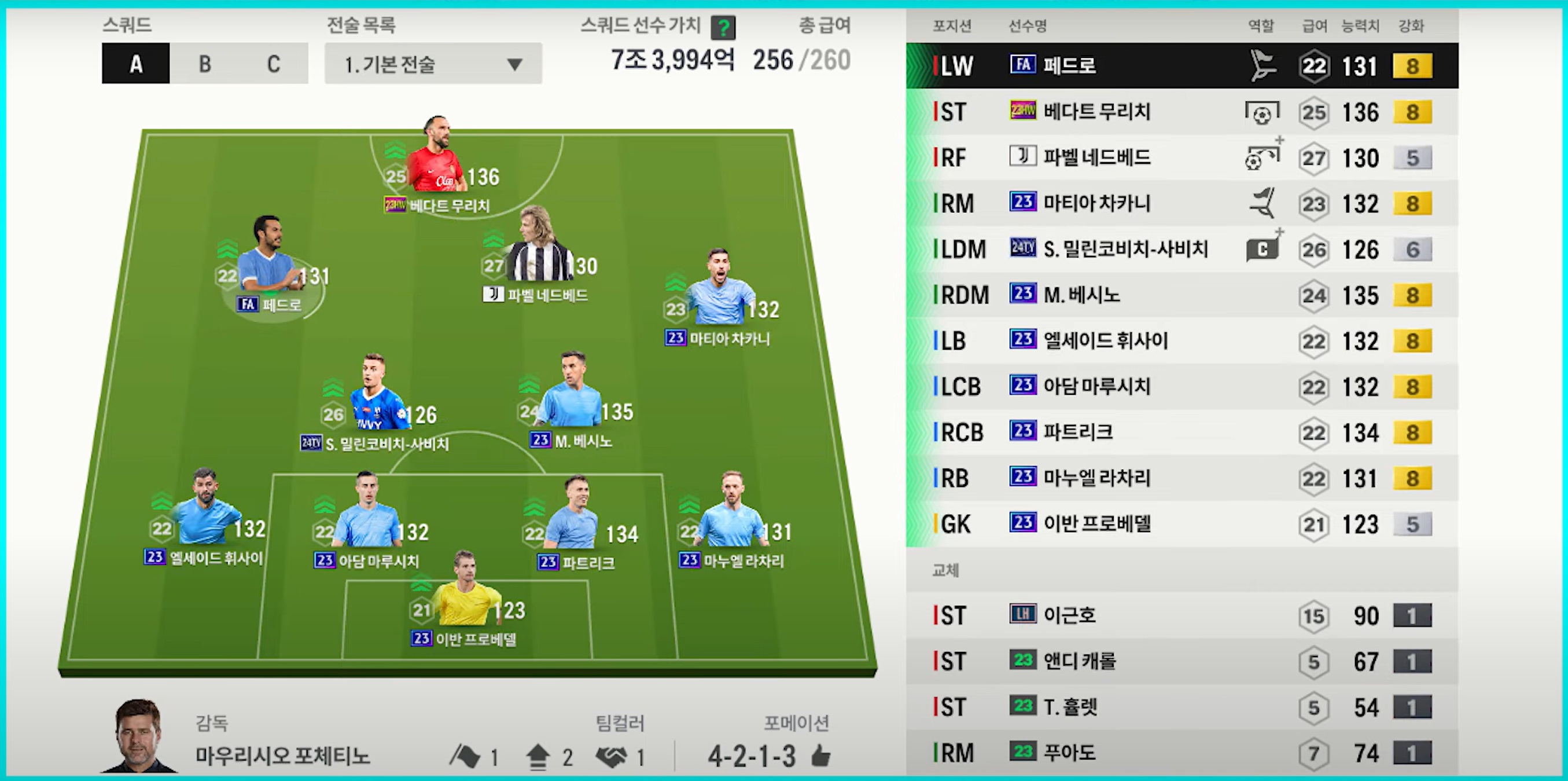
Task: Click 페드로 player card on the pitch
Action: coord(268,262)
